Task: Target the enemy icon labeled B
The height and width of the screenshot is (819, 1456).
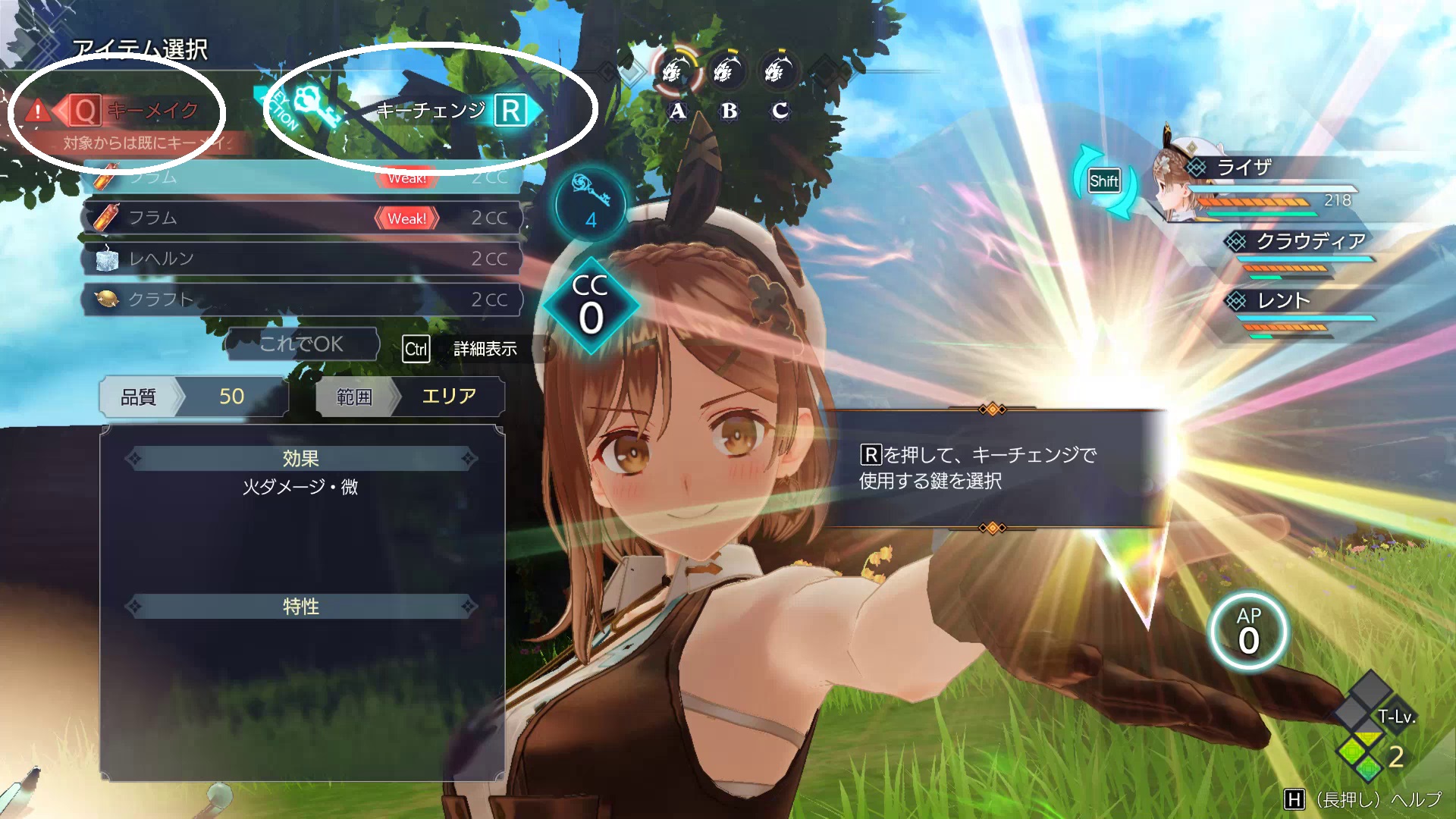Action: coord(728,73)
